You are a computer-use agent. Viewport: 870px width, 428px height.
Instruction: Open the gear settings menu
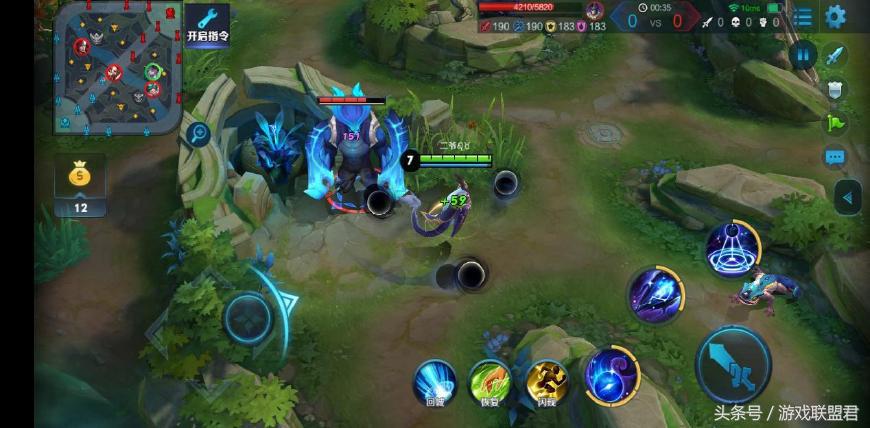pos(835,16)
